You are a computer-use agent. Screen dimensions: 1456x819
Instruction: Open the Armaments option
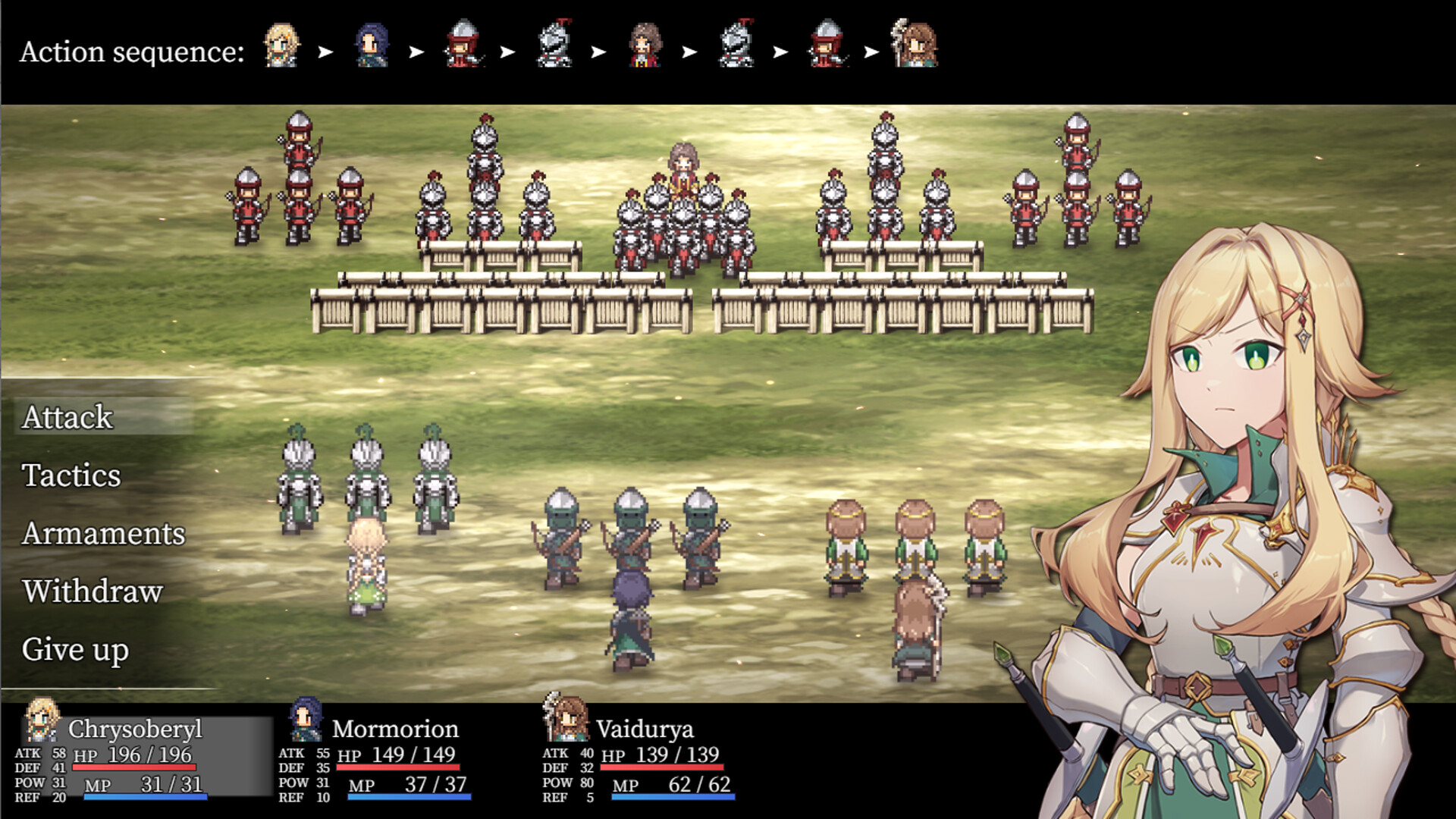point(103,534)
